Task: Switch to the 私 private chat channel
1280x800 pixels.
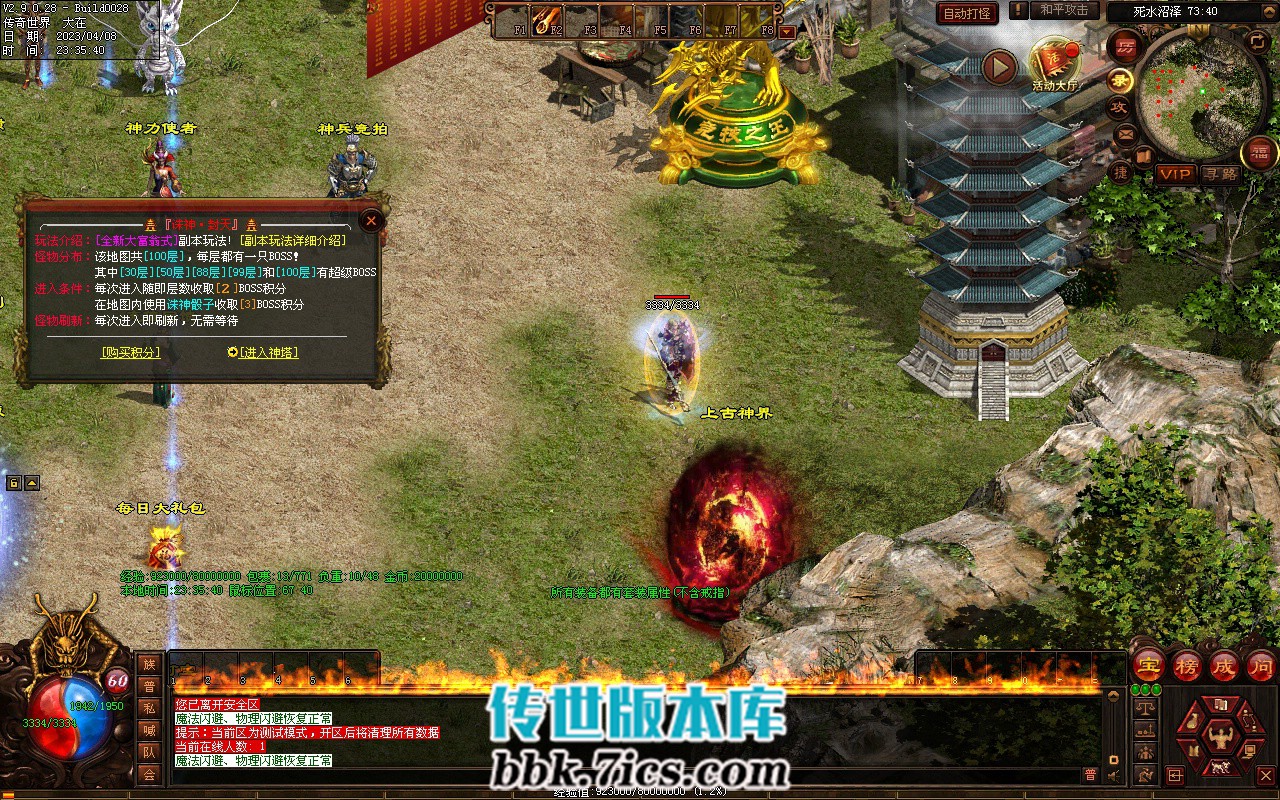Action: click(149, 708)
